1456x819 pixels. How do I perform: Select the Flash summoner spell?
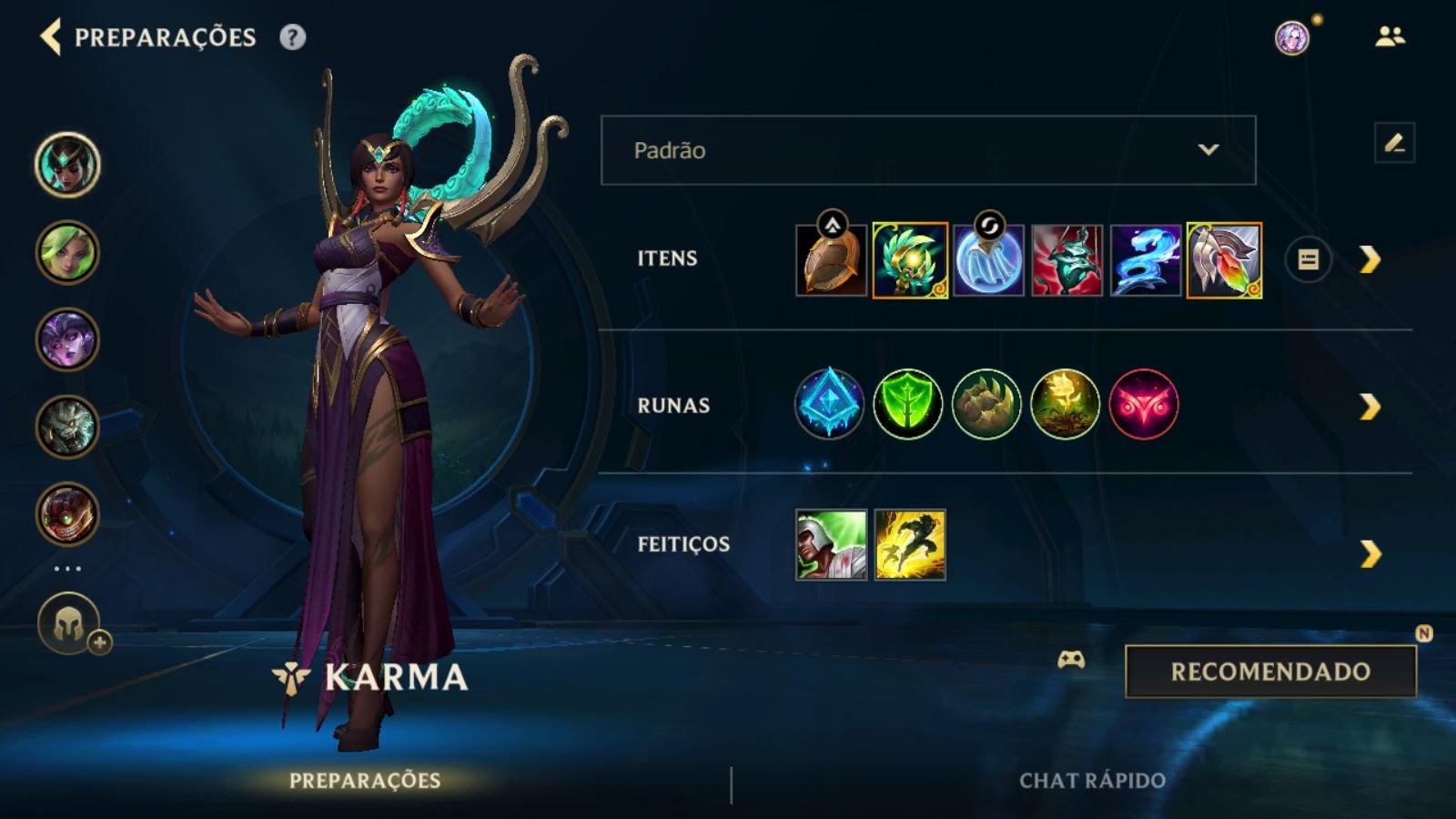click(x=909, y=545)
